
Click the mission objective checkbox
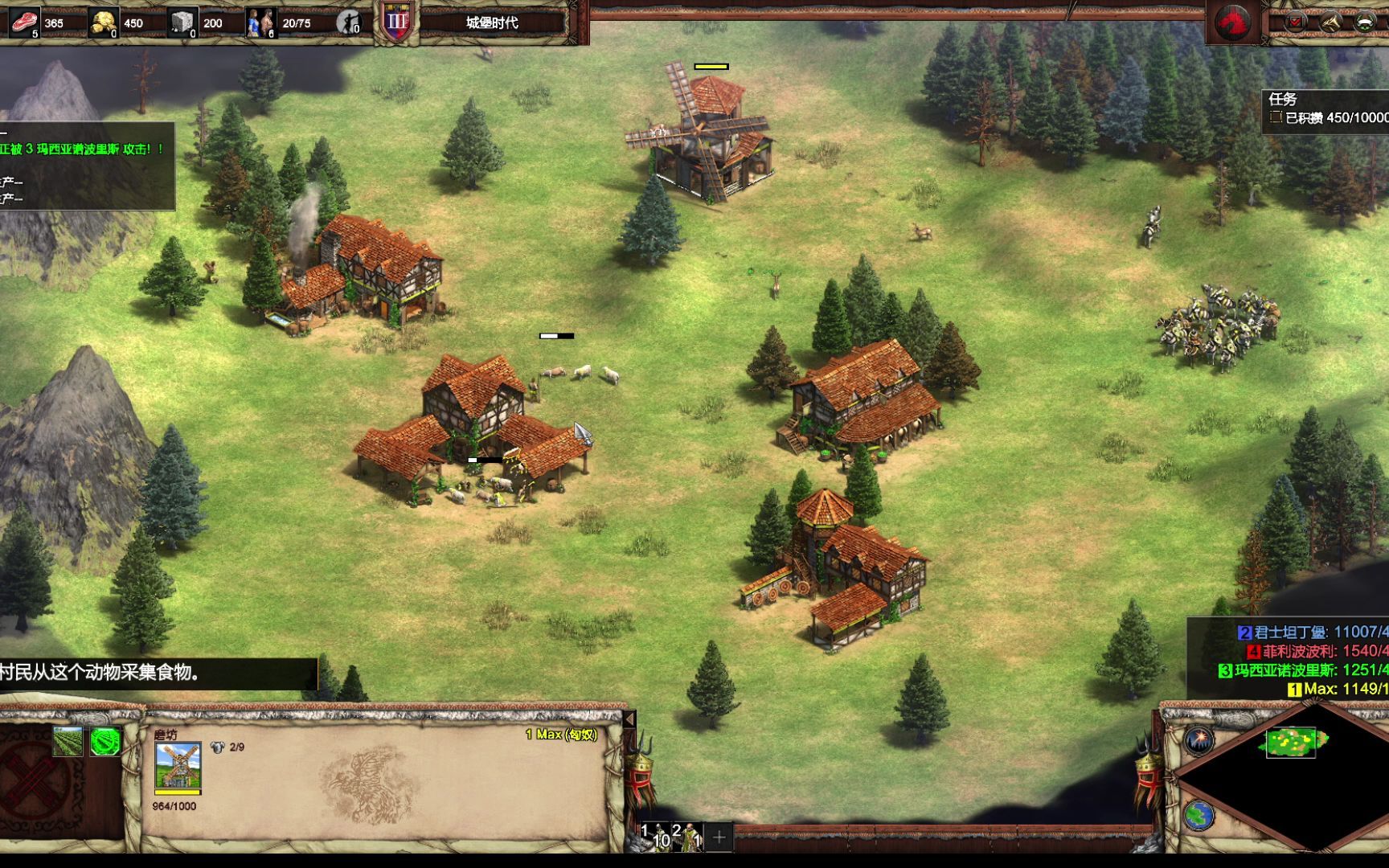tap(1275, 117)
